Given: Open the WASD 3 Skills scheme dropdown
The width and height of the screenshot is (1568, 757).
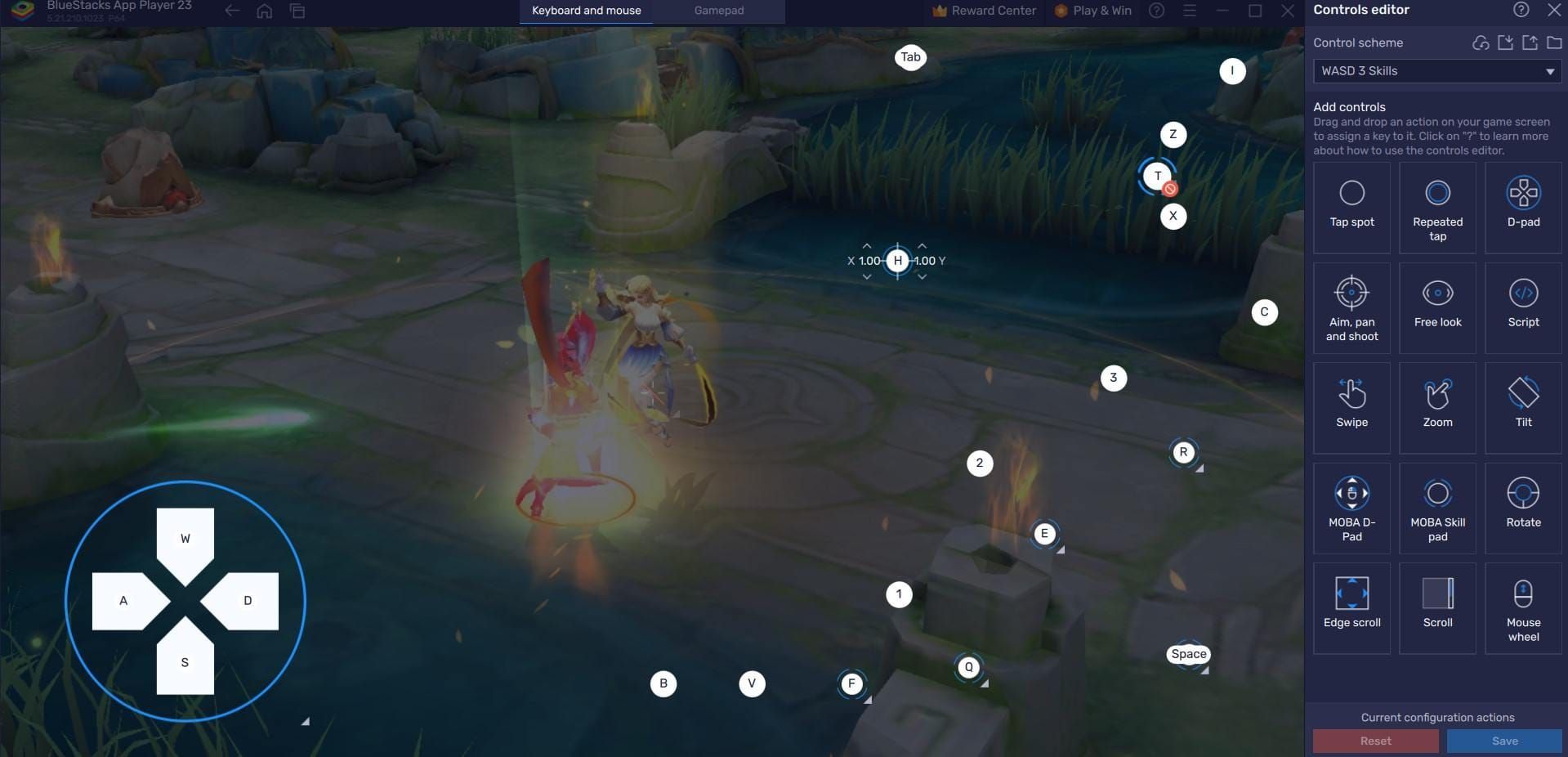Looking at the screenshot, I should point(1436,71).
